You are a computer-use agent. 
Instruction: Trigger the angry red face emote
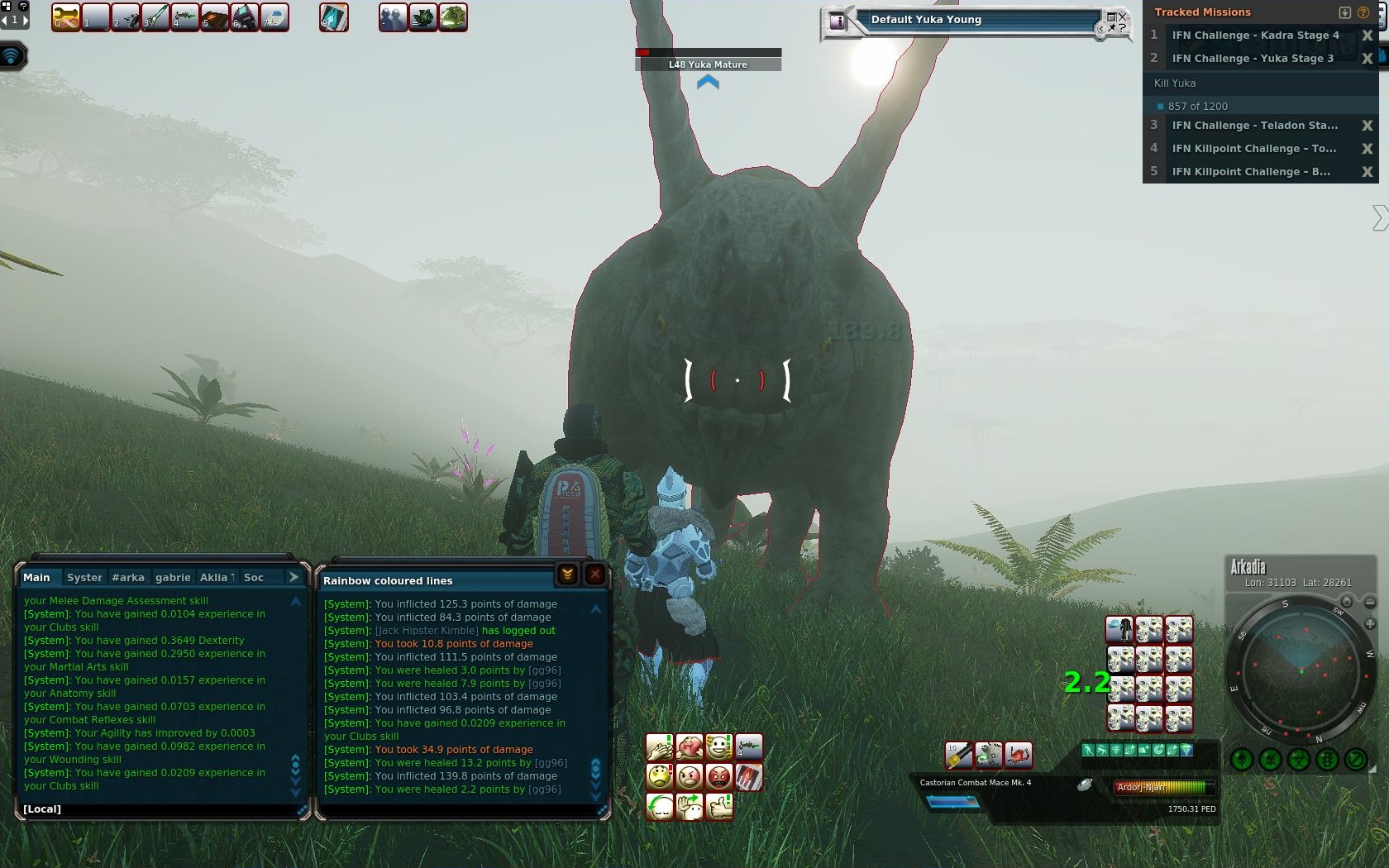[x=718, y=777]
